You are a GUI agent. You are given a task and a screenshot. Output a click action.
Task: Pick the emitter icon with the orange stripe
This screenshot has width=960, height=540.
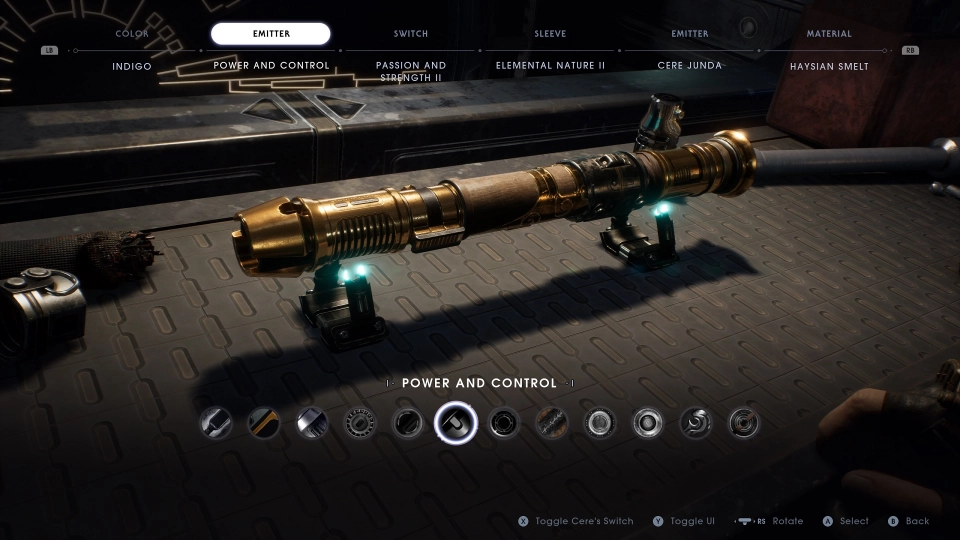[264, 423]
